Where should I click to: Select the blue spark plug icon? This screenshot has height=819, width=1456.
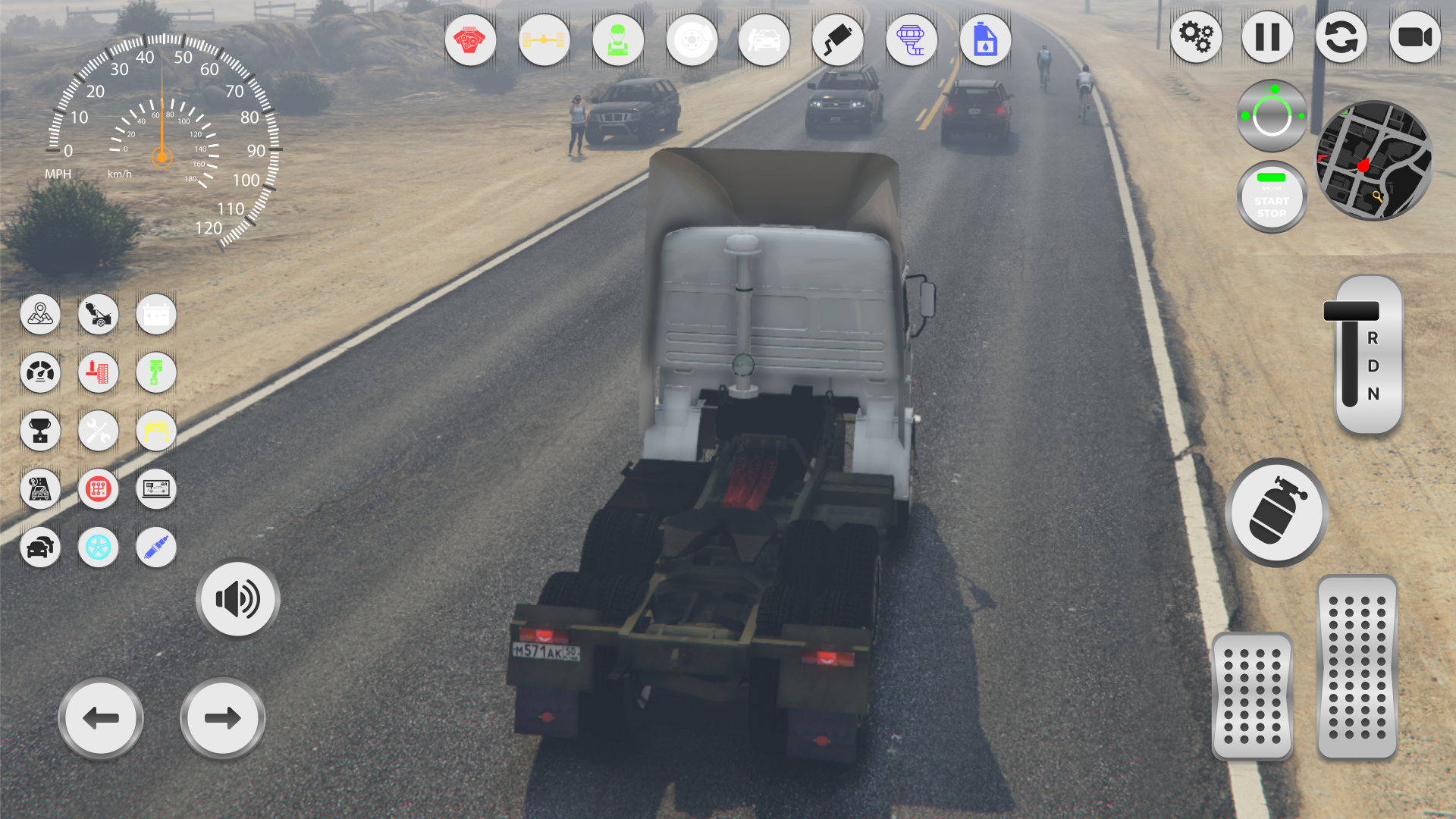[x=155, y=548]
